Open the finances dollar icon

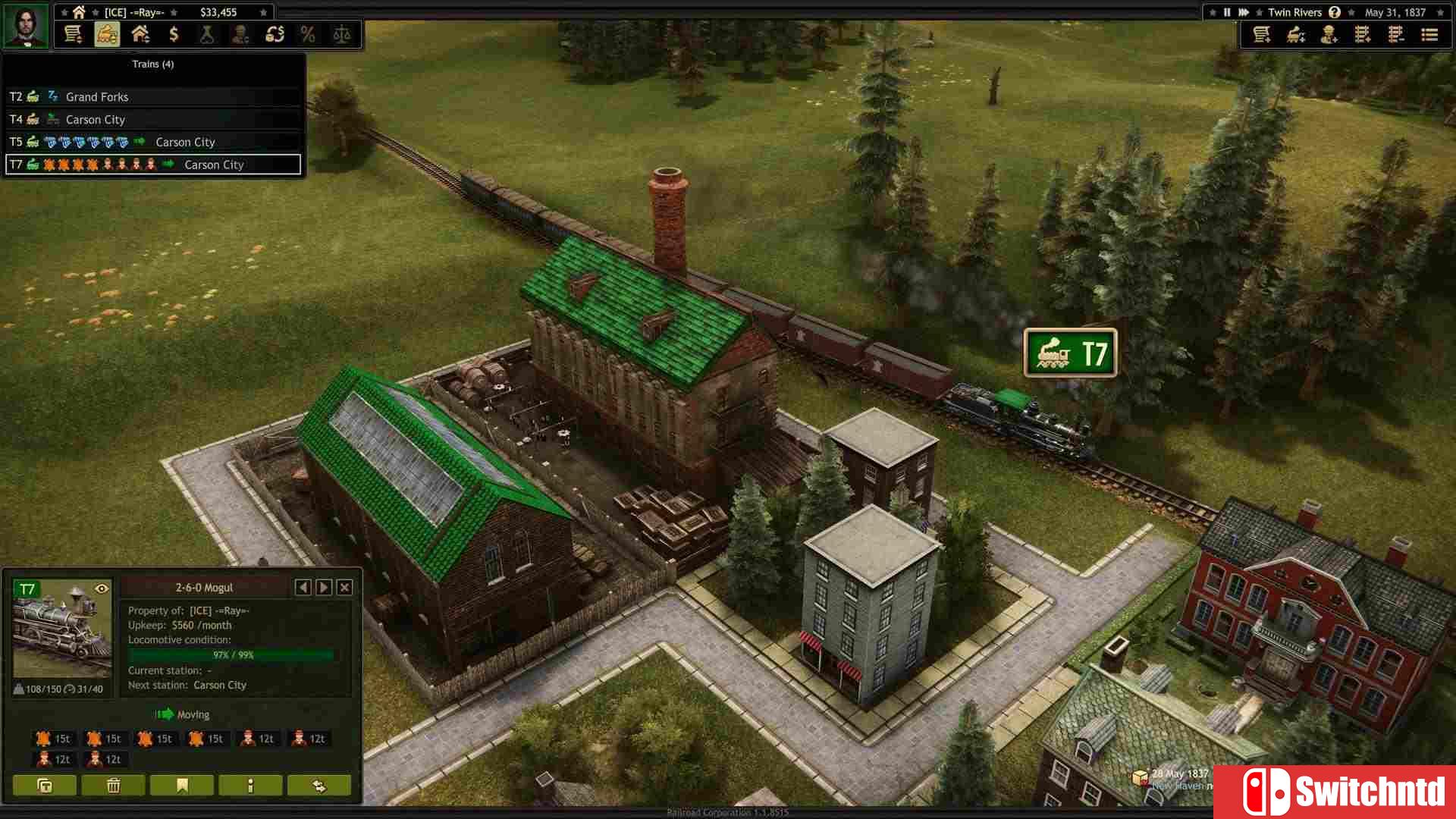(174, 34)
